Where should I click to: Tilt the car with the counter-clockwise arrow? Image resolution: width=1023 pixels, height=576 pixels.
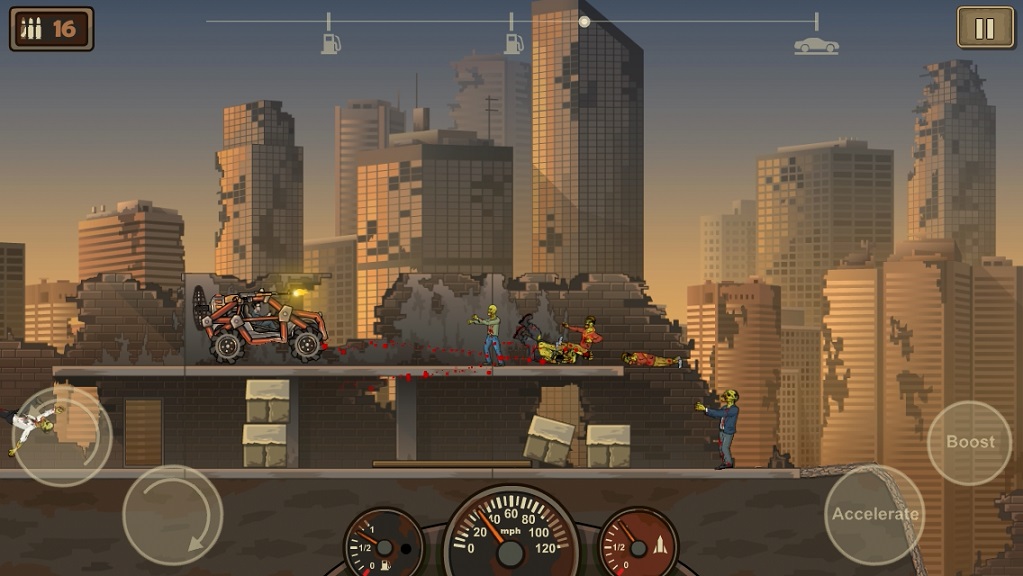[60, 436]
